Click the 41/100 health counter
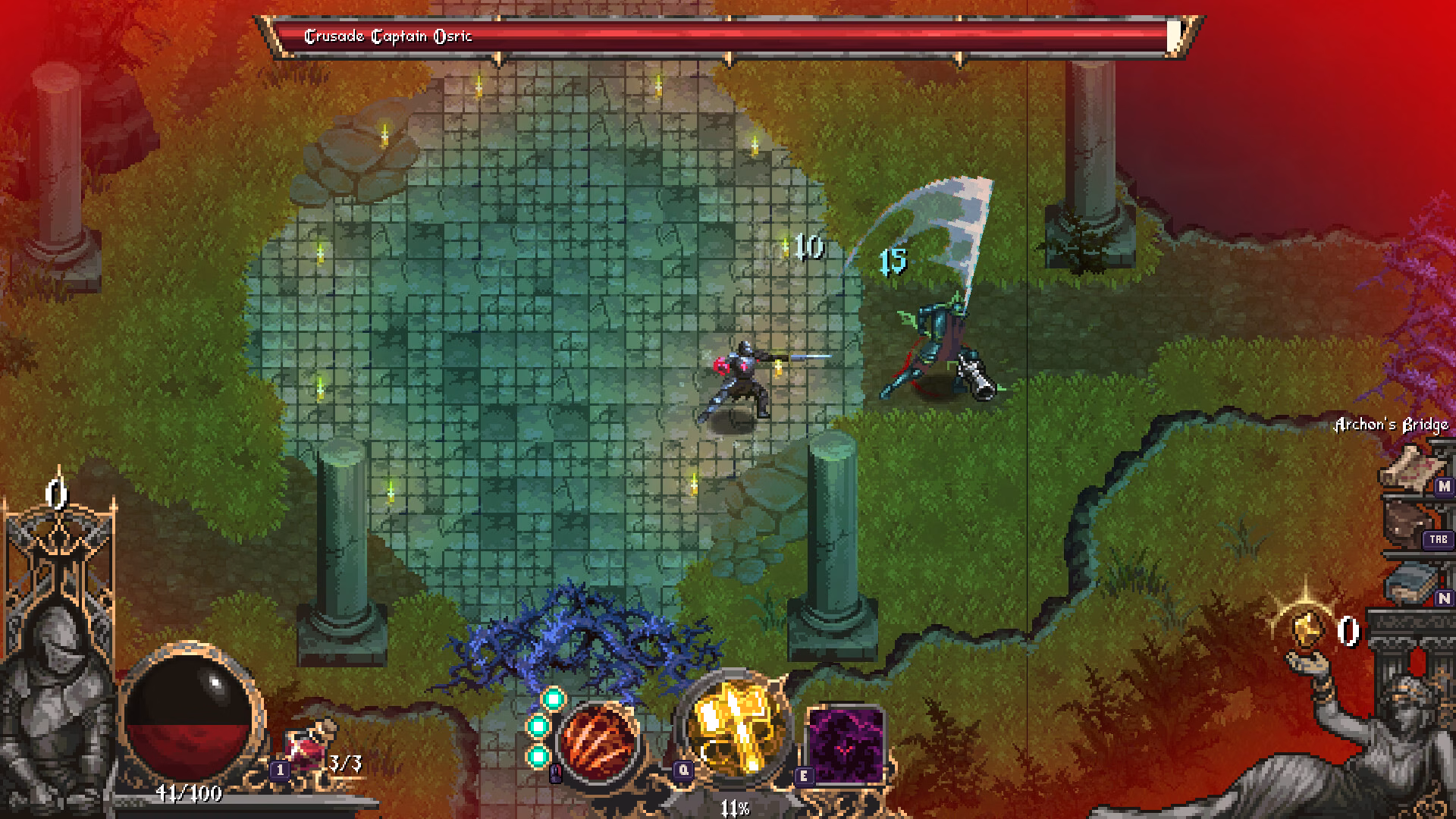This screenshot has width=1456, height=819. point(190,795)
